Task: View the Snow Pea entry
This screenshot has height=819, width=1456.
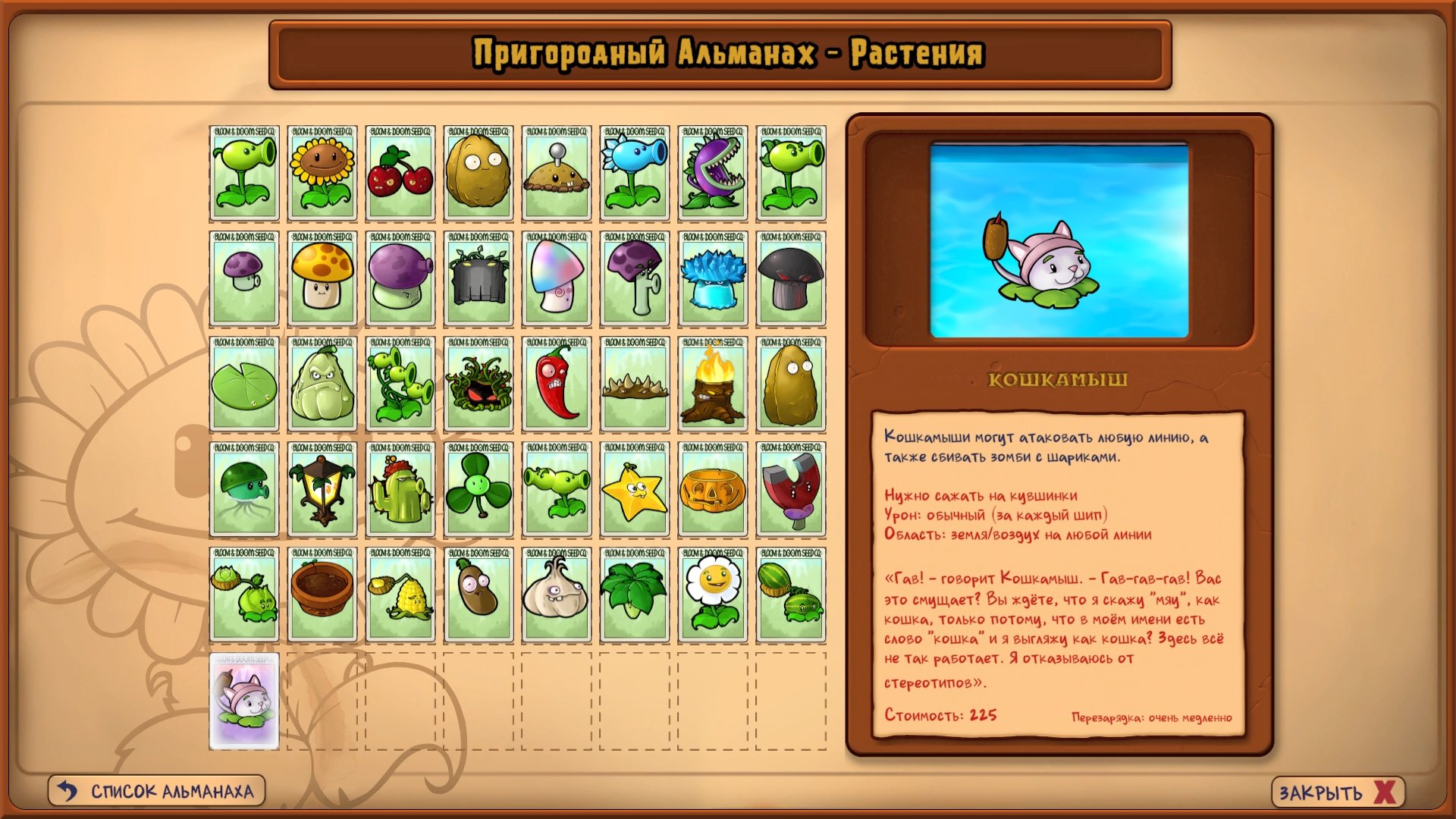Action: coord(635,174)
